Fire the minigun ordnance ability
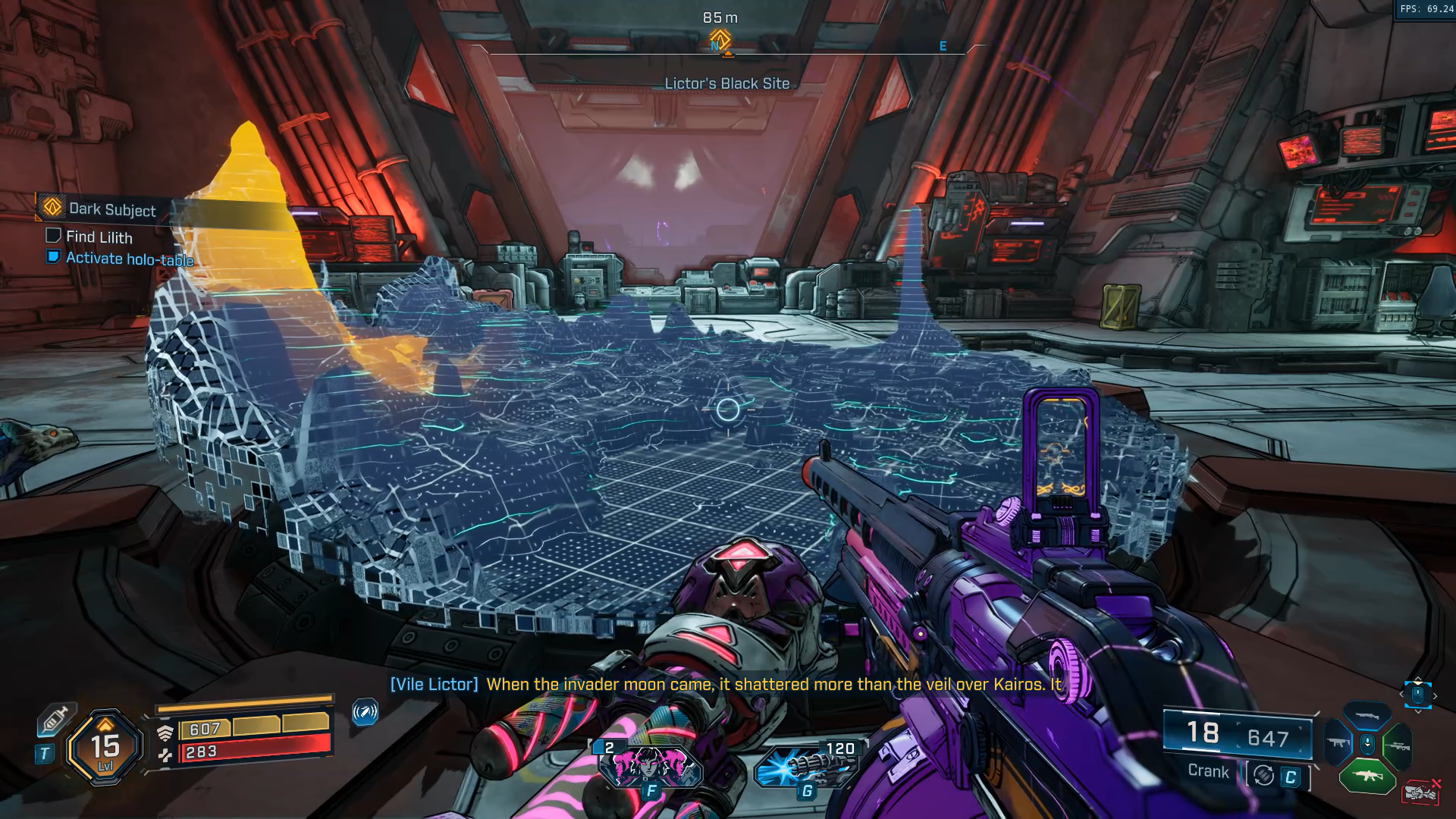 click(807, 766)
